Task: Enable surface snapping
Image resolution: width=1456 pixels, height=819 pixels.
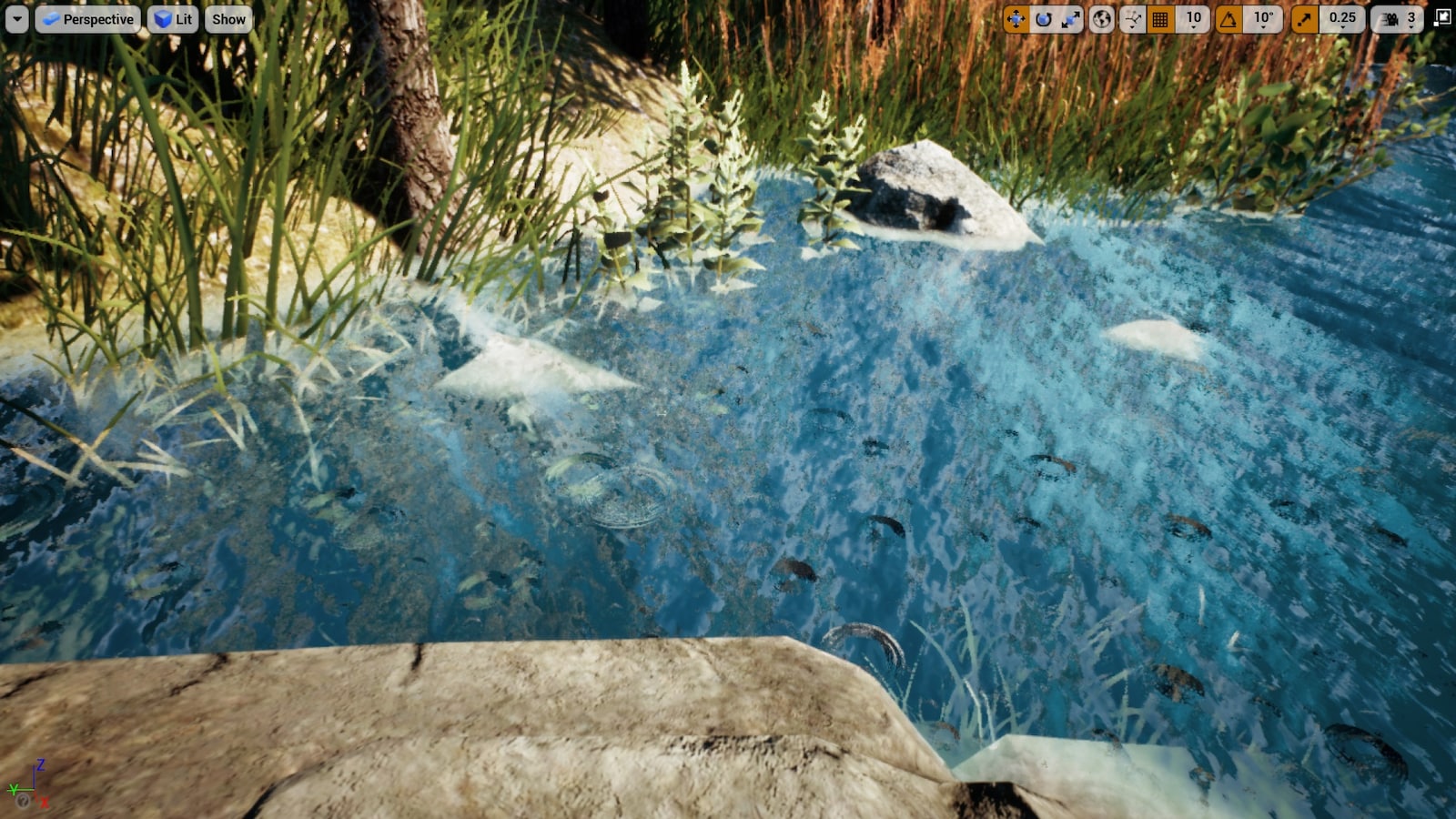Action: [1133, 18]
